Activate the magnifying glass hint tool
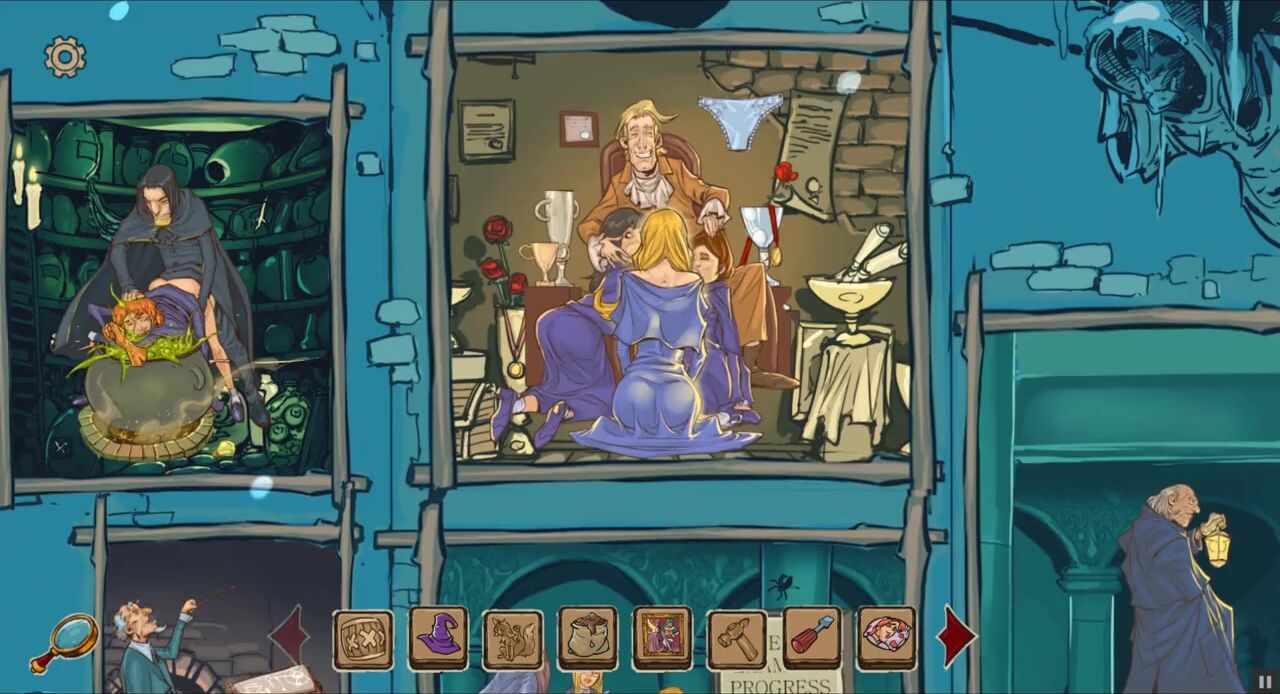The image size is (1280, 694). 67,640
